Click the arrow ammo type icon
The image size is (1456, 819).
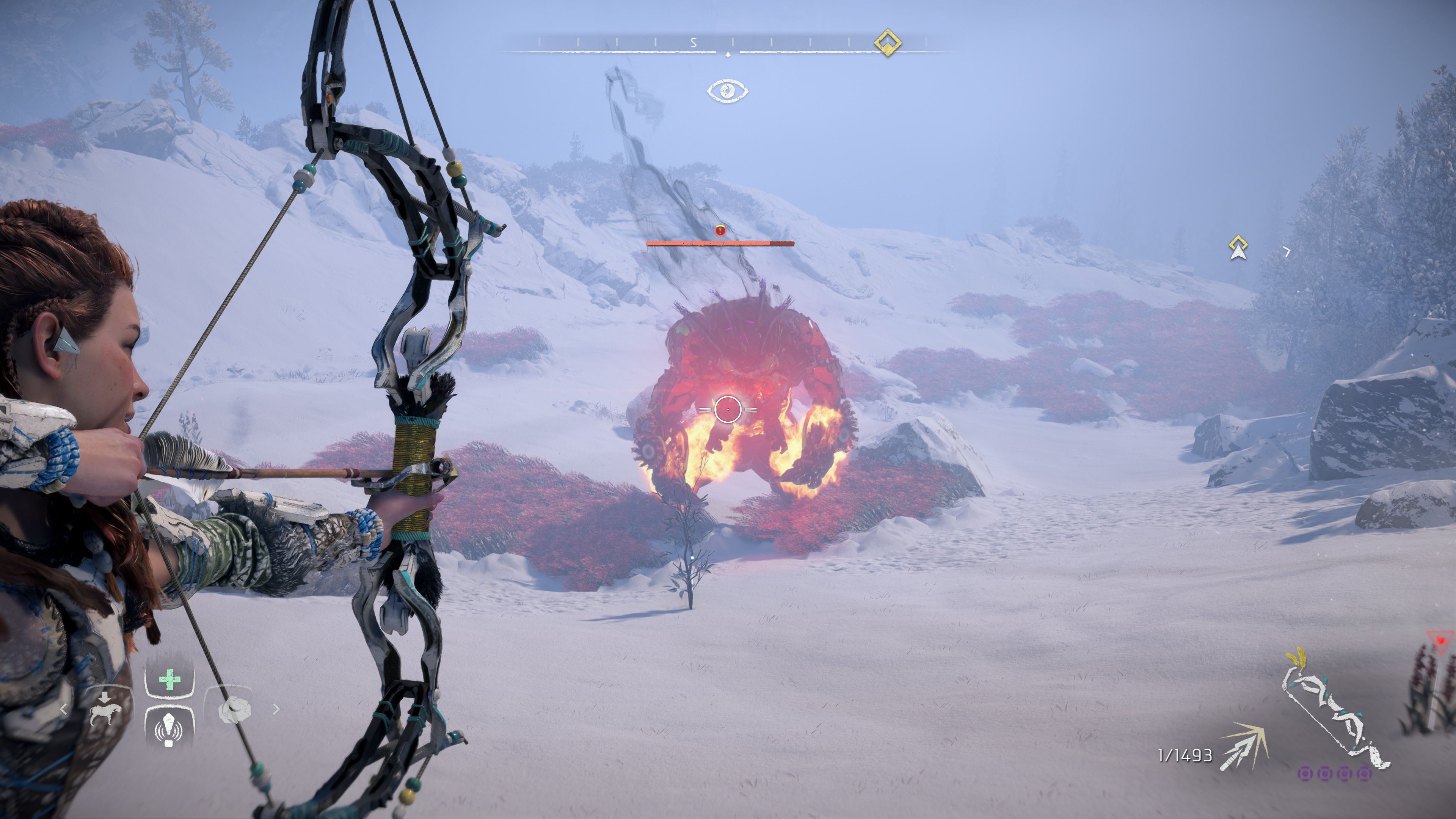pos(1244,746)
